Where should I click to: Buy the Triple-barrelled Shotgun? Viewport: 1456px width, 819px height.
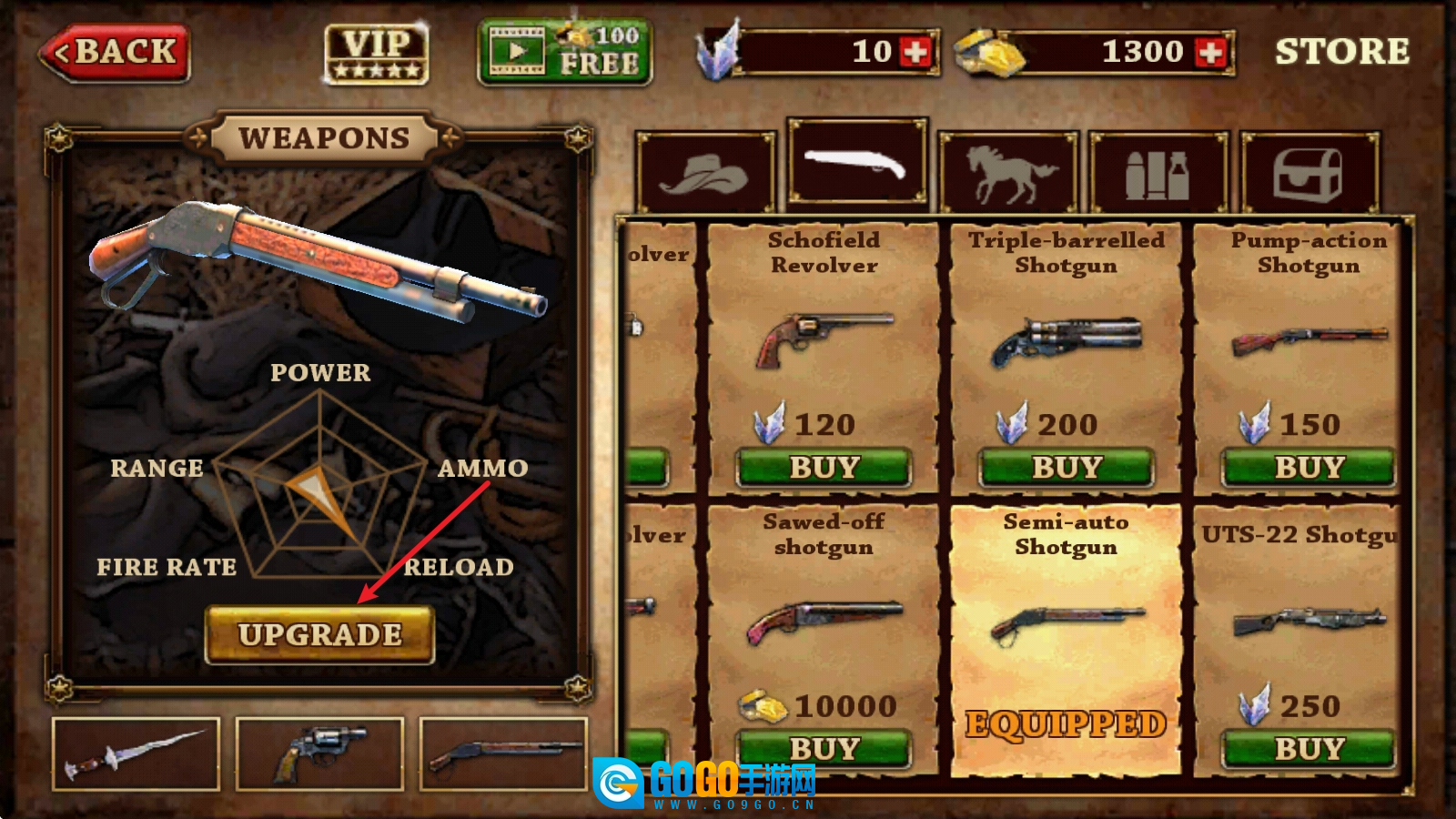tap(1067, 468)
